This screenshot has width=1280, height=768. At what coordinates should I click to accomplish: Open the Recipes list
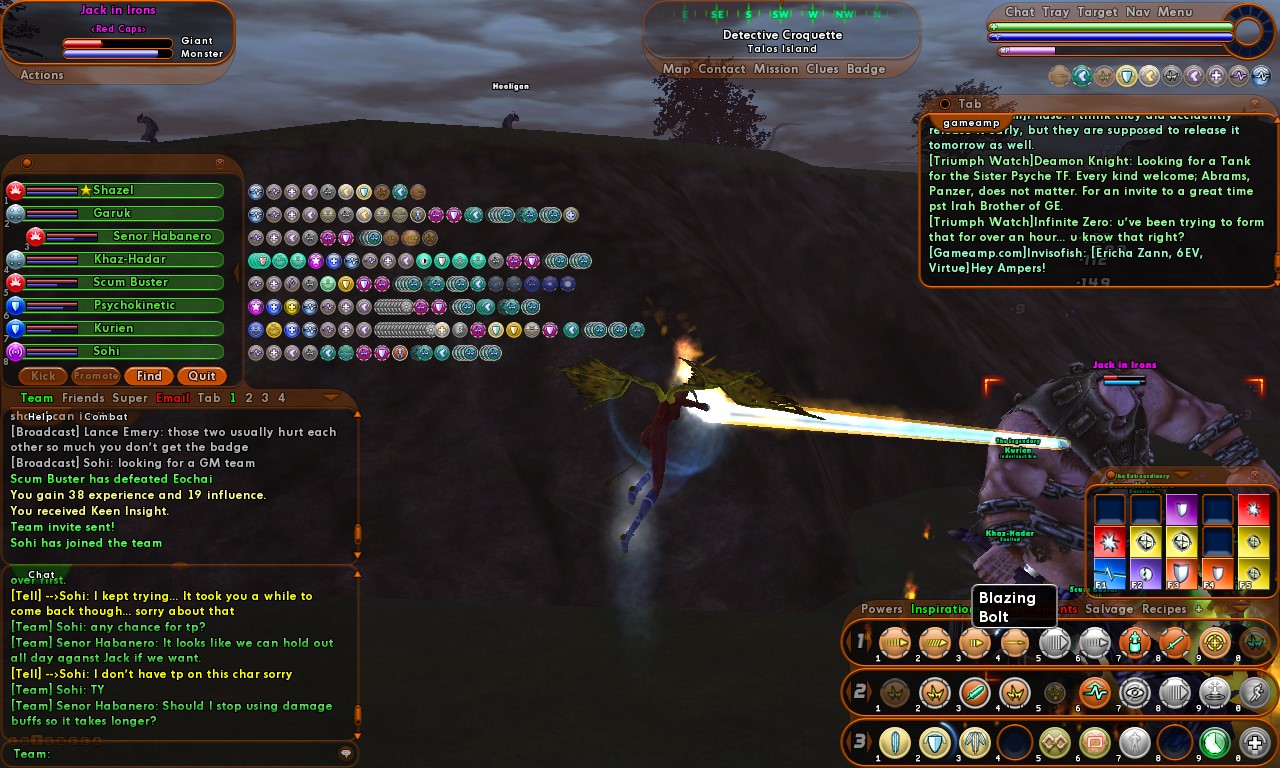(1164, 609)
